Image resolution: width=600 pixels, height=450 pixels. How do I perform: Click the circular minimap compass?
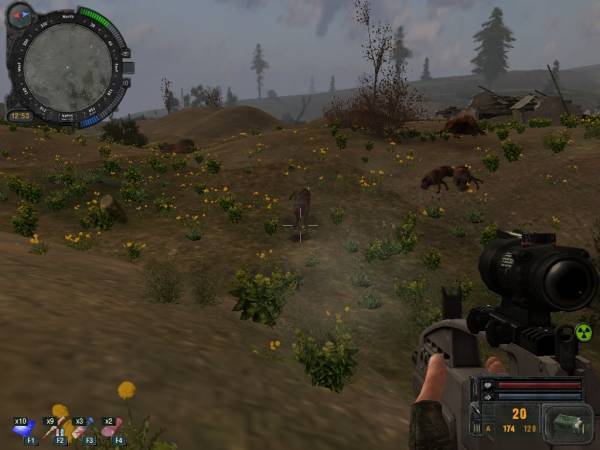coord(67,67)
